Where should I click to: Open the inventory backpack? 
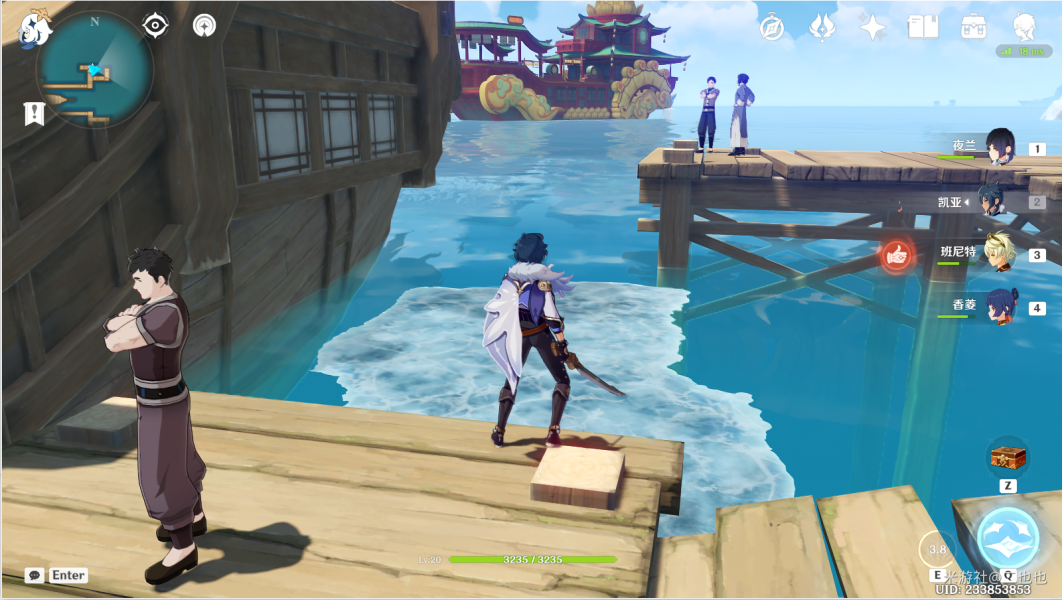coord(971,27)
